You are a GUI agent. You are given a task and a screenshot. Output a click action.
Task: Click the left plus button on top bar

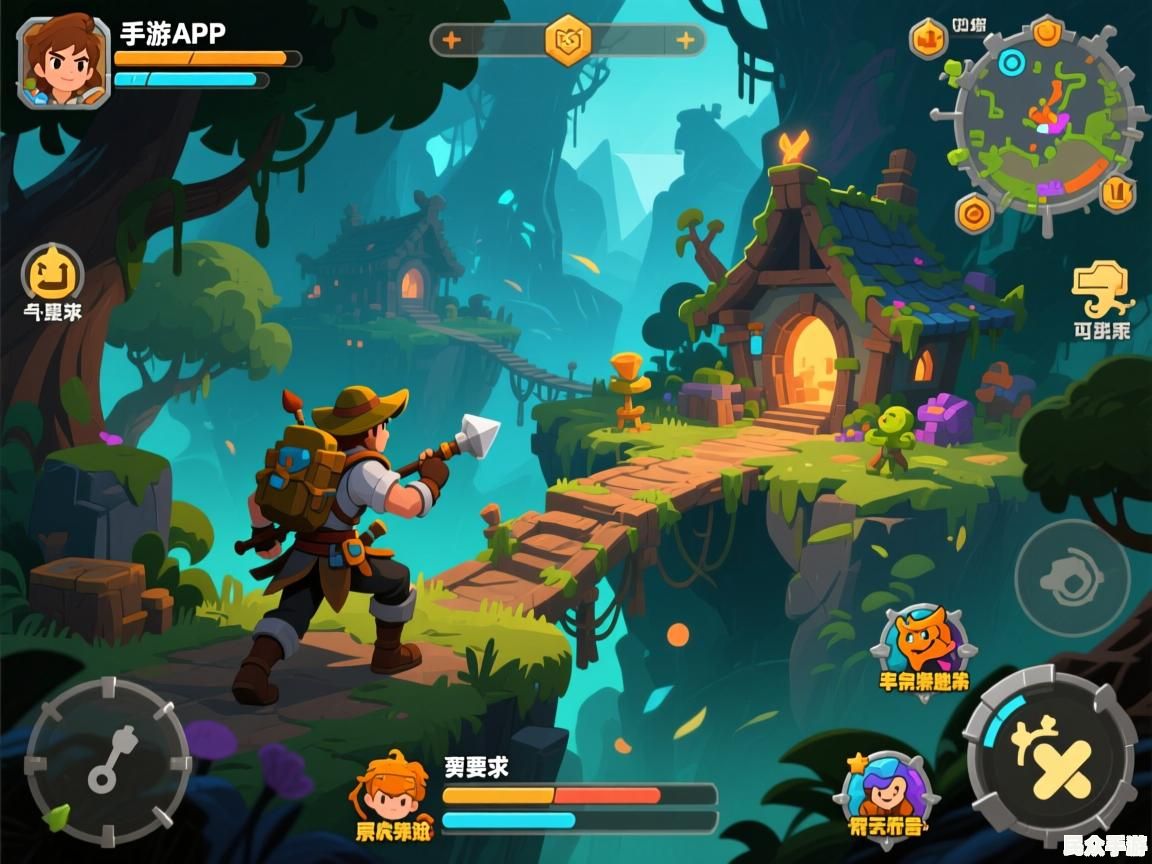pos(452,40)
